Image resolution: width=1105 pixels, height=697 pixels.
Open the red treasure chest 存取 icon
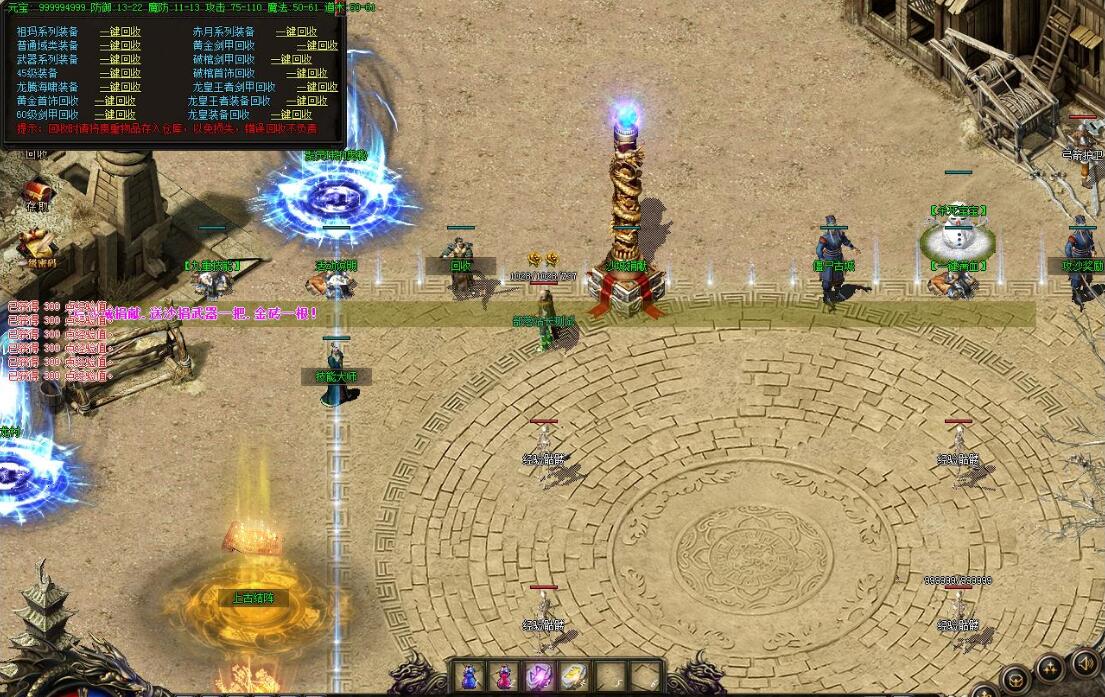[x=38, y=190]
